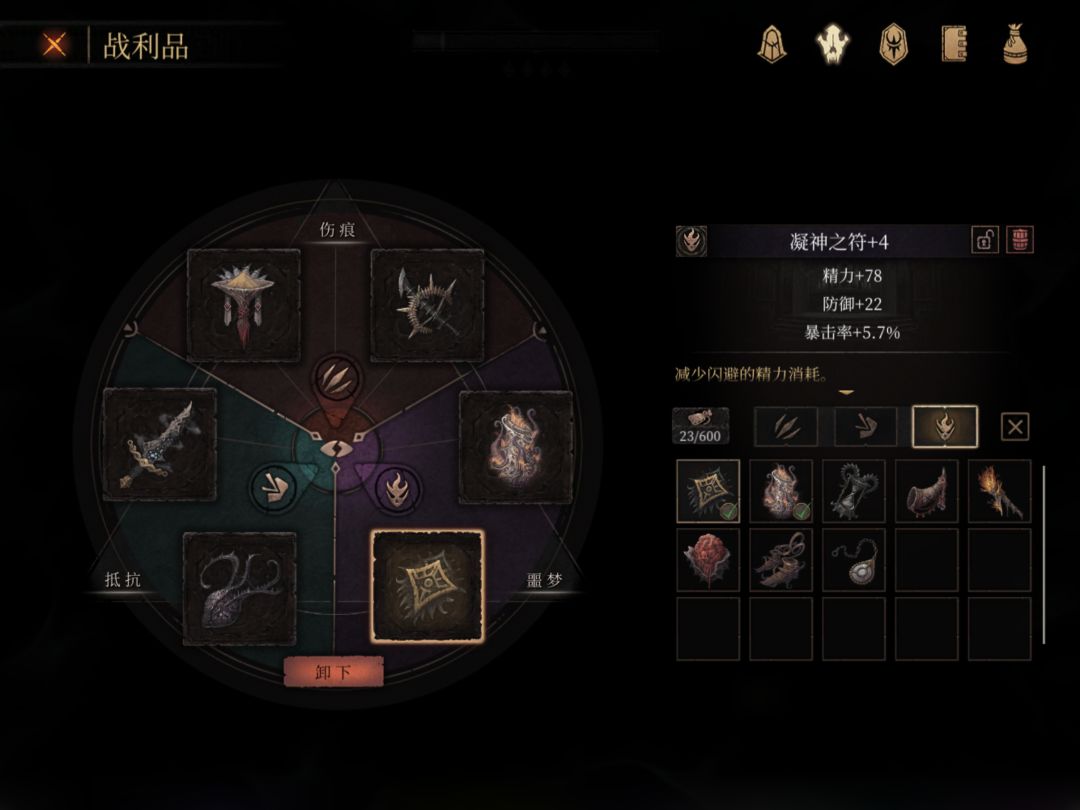Open the journal book tab
1080x810 pixels.
coord(954,44)
